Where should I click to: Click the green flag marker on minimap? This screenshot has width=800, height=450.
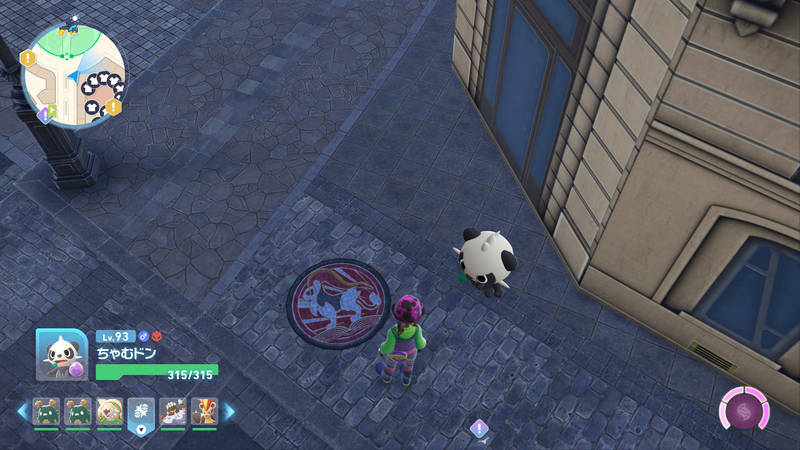[53, 106]
